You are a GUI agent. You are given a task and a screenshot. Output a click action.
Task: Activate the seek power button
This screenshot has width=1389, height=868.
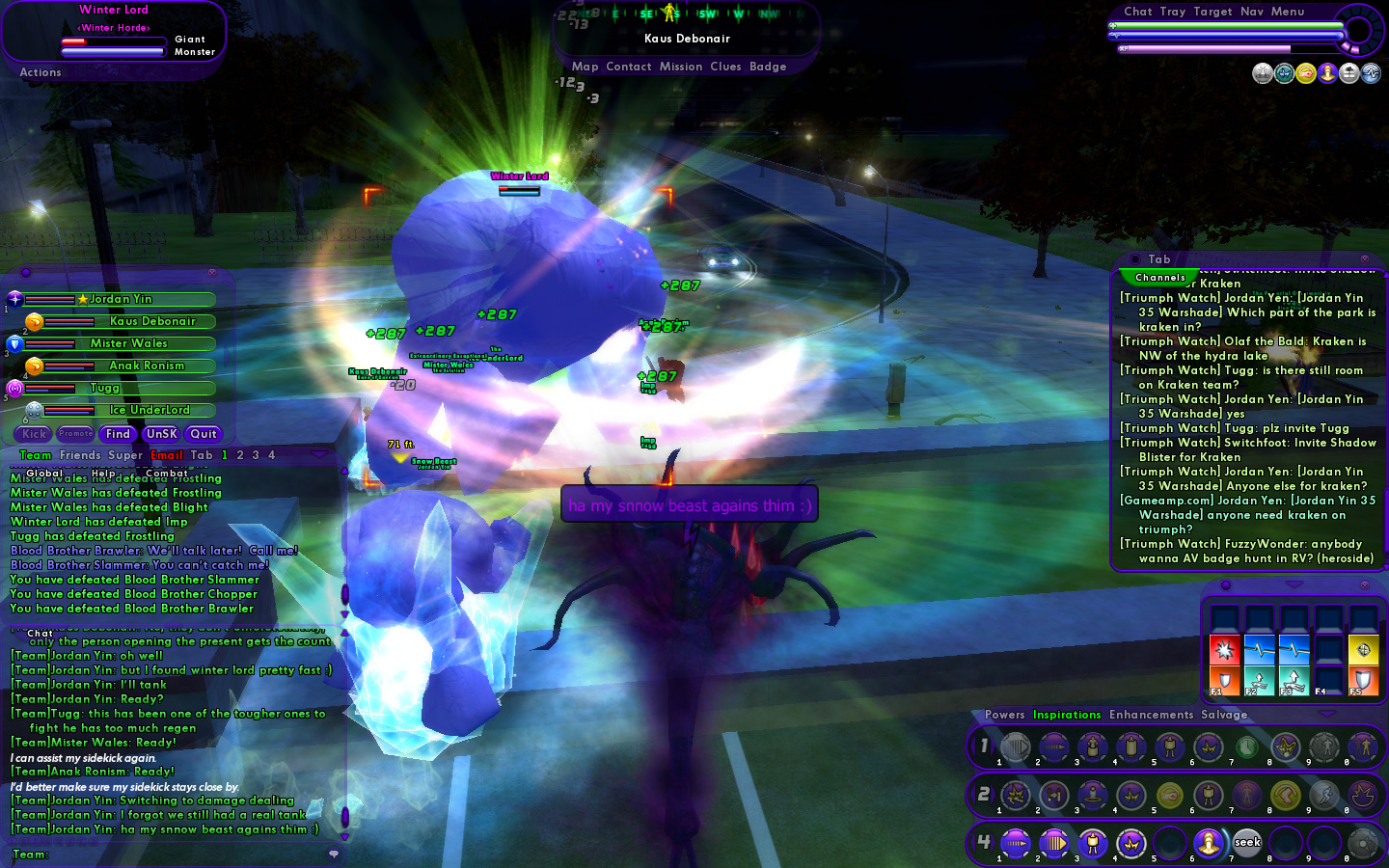tap(1247, 843)
